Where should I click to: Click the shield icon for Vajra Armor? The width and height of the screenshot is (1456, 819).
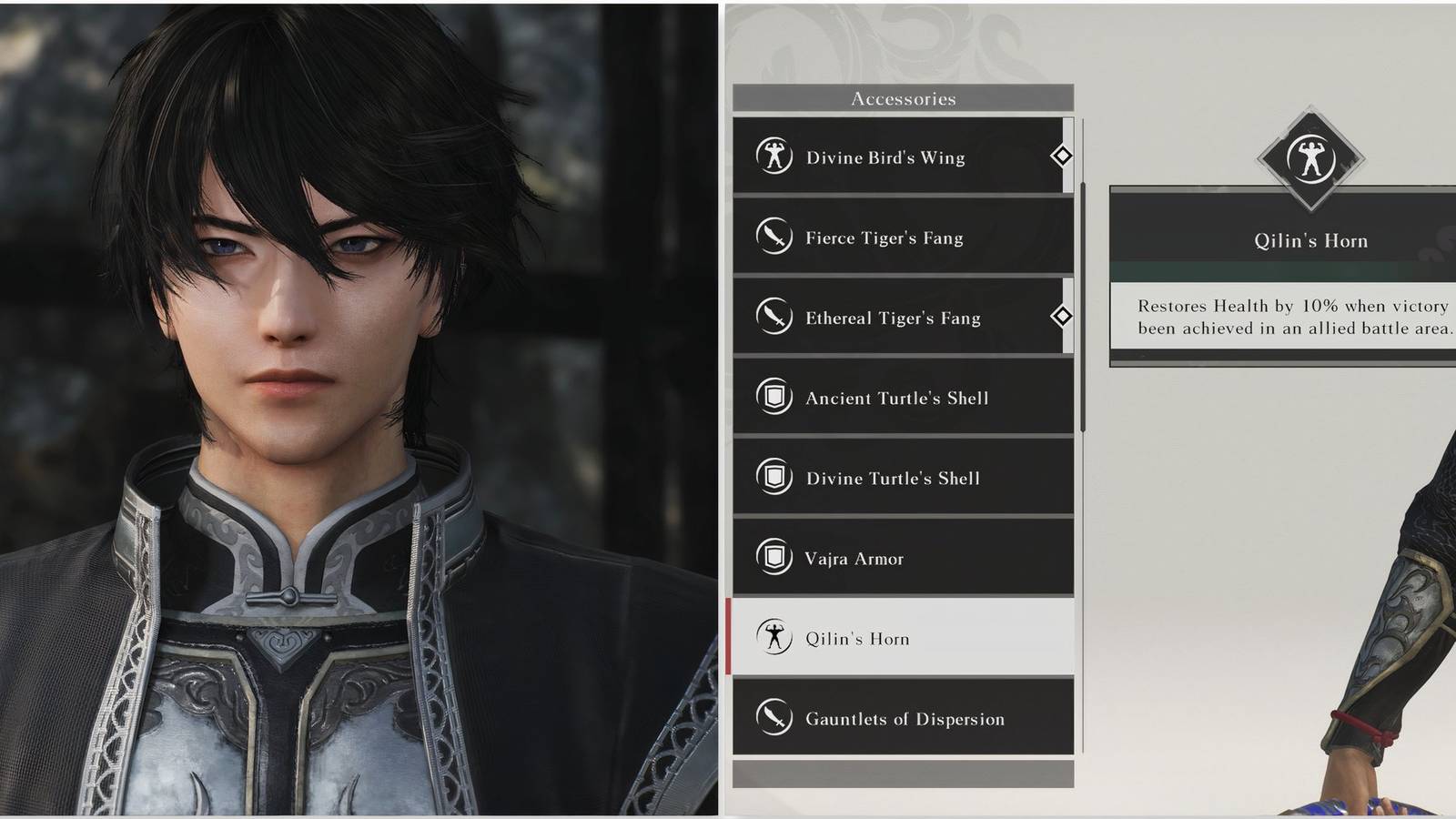(x=774, y=558)
